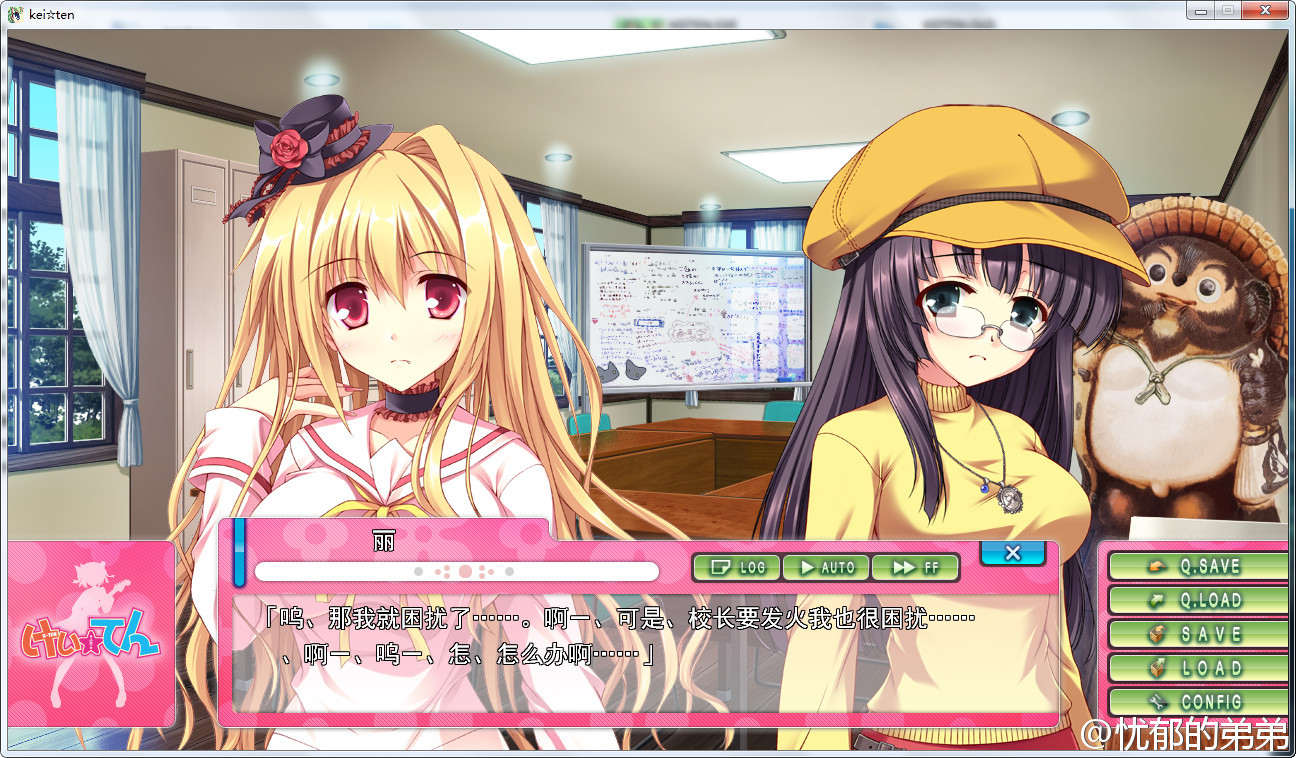Minimize the kei☆ten window

(1200, 10)
